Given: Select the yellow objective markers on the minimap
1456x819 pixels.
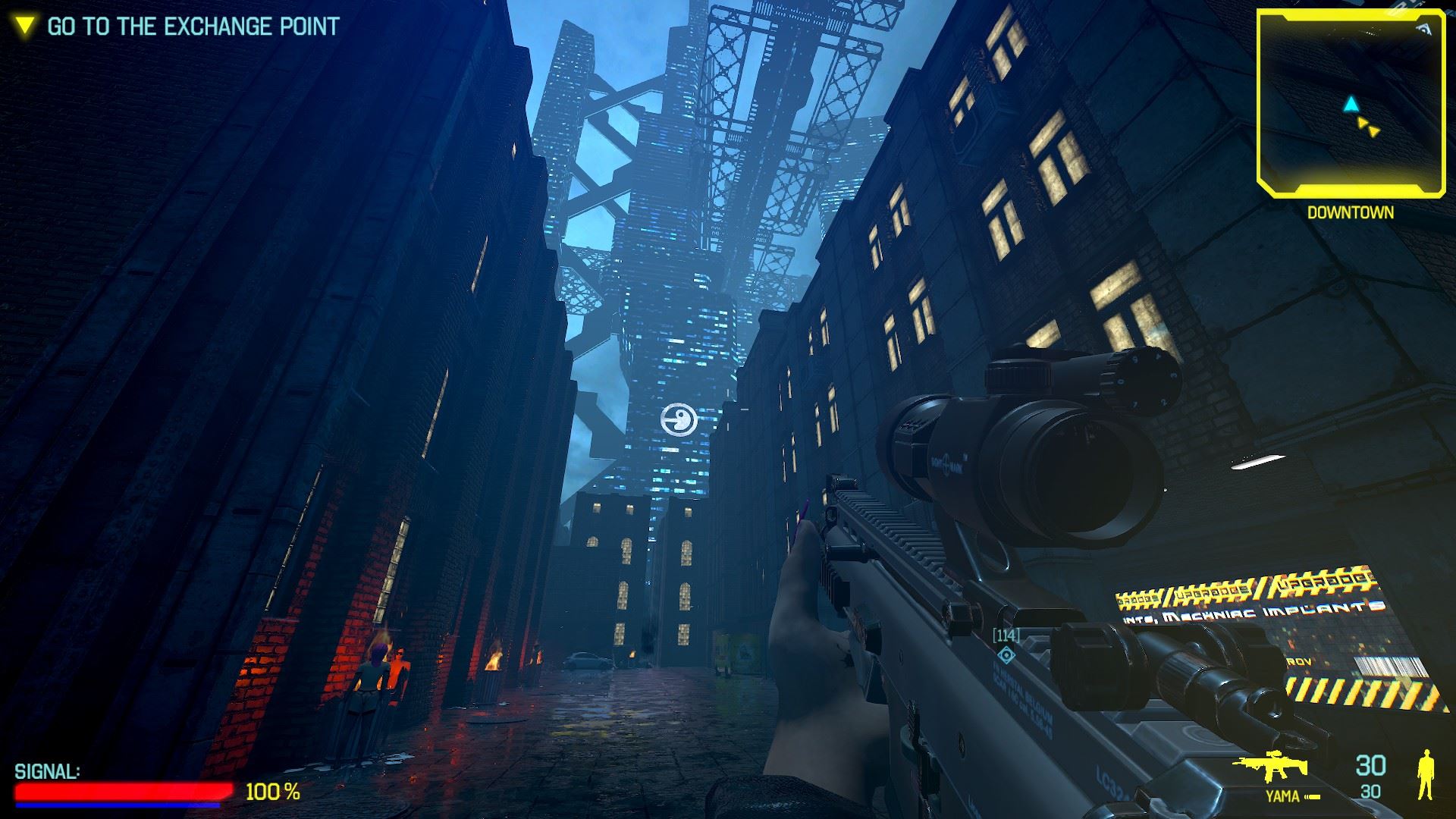Looking at the screenshot, I should (1369, 127).
